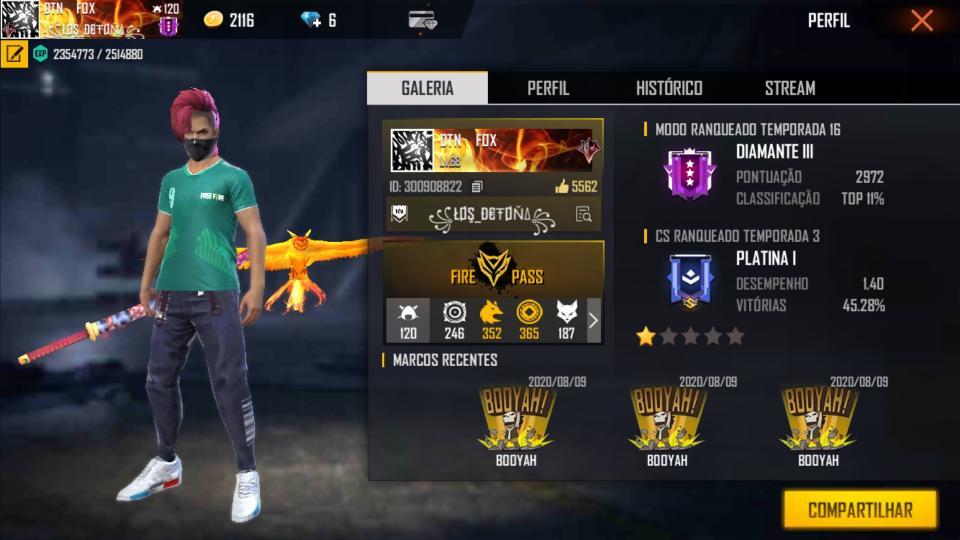Select the gold wolf badge numbered 352
The height and width of the screenshot is (540, 960).
(491, 320)
